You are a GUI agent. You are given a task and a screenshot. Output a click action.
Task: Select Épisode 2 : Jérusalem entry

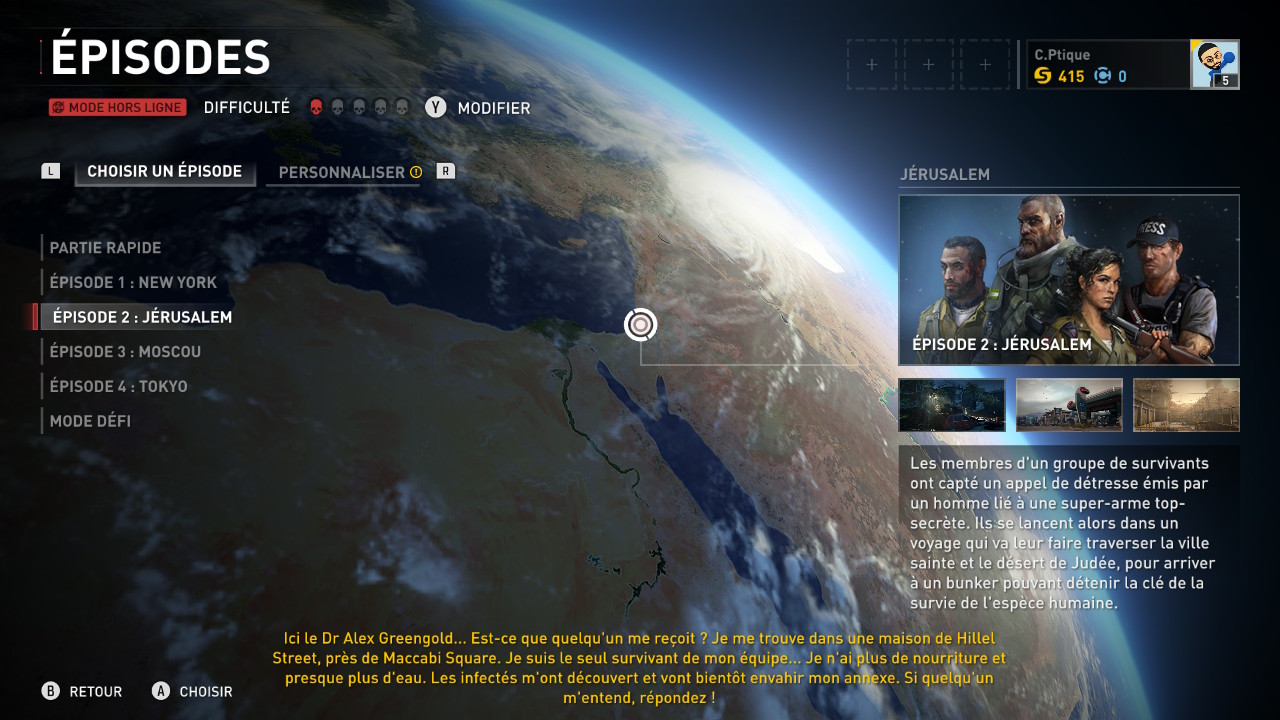point(142,317)
